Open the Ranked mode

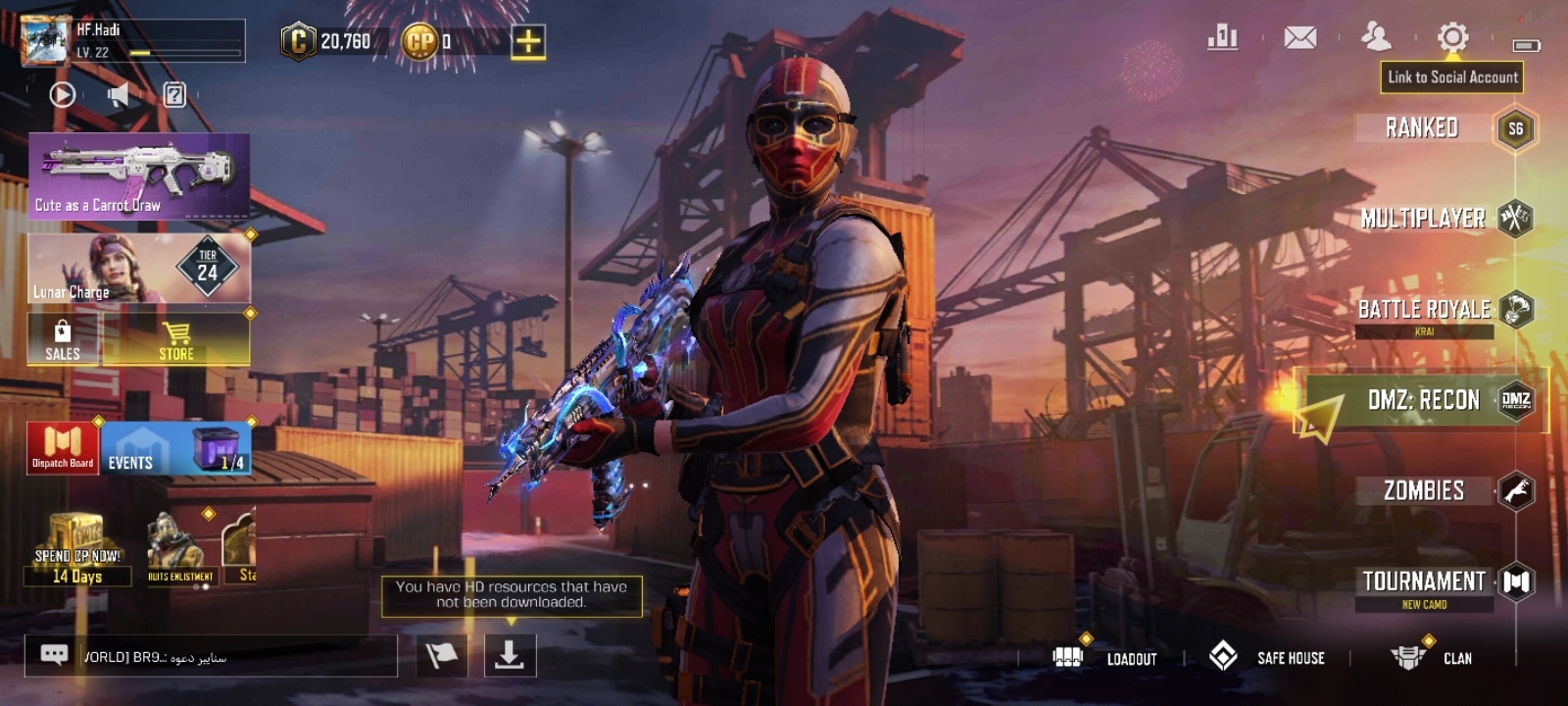pyautogui.click(x=1423, y=128)
